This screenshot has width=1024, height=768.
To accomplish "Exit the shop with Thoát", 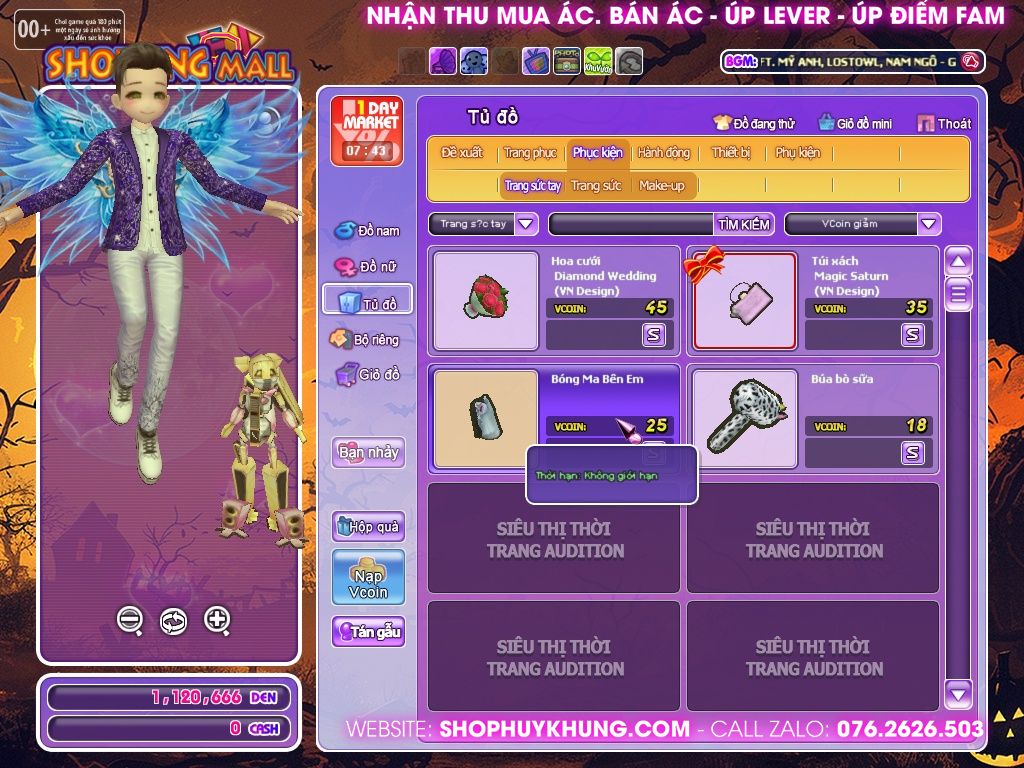I will pos(944,124).
